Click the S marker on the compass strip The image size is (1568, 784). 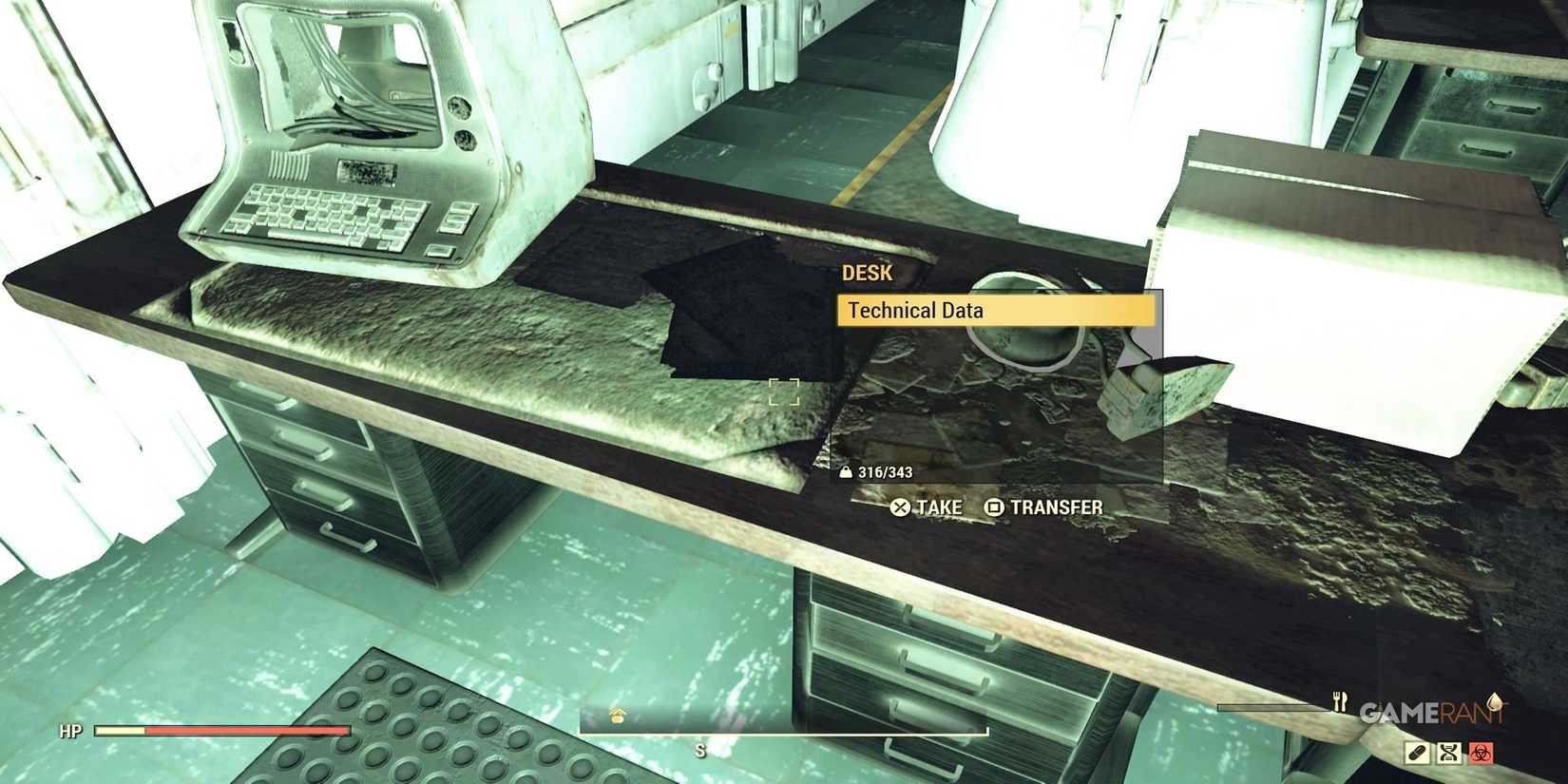[x=701, y=751]
